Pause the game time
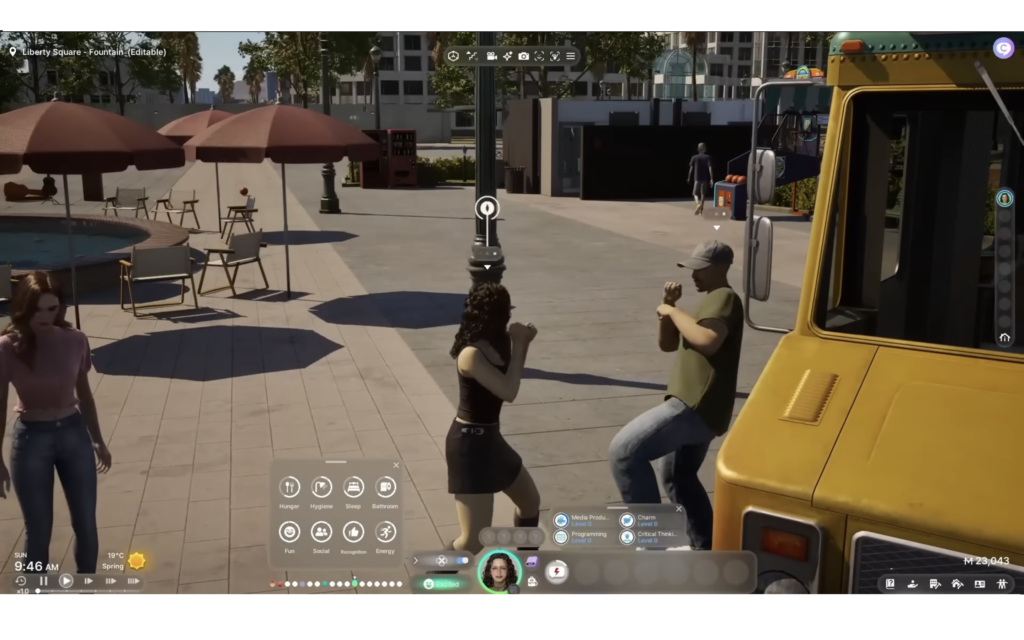Viewport: 1024px width, 640px height. tap(43, 580)
